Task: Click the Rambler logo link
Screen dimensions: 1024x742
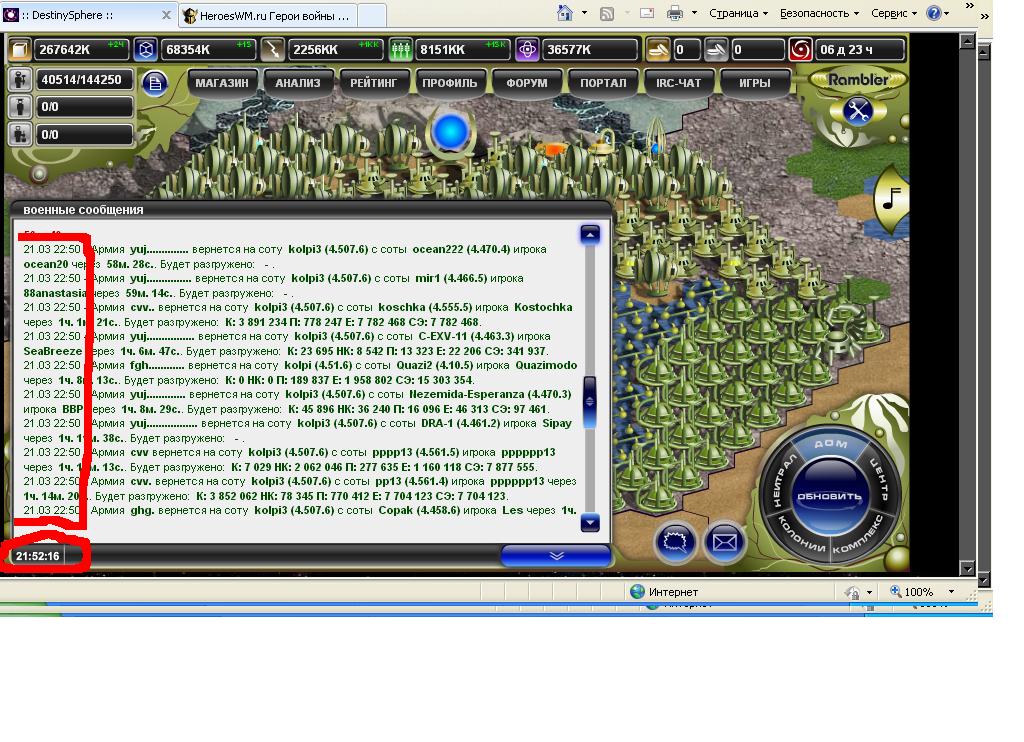Action: (x=857, y=79)
